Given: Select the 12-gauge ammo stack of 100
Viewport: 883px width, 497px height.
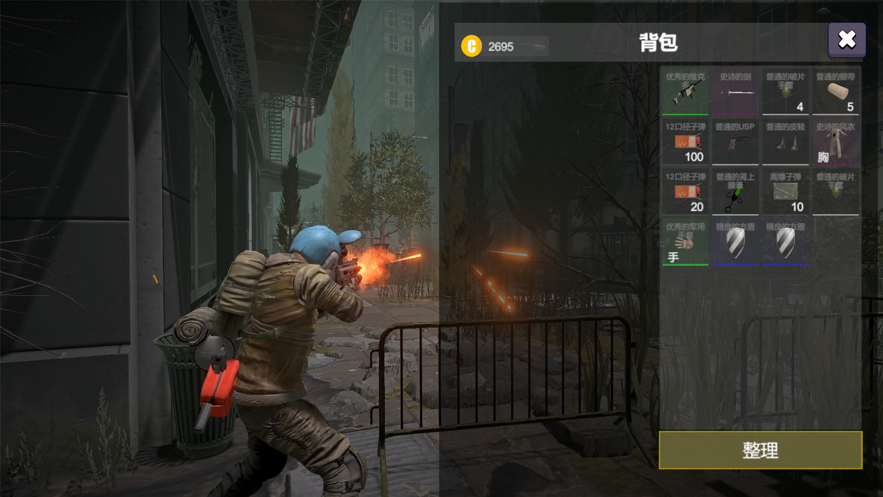Looking at the screenshot, I should (685, 141).
